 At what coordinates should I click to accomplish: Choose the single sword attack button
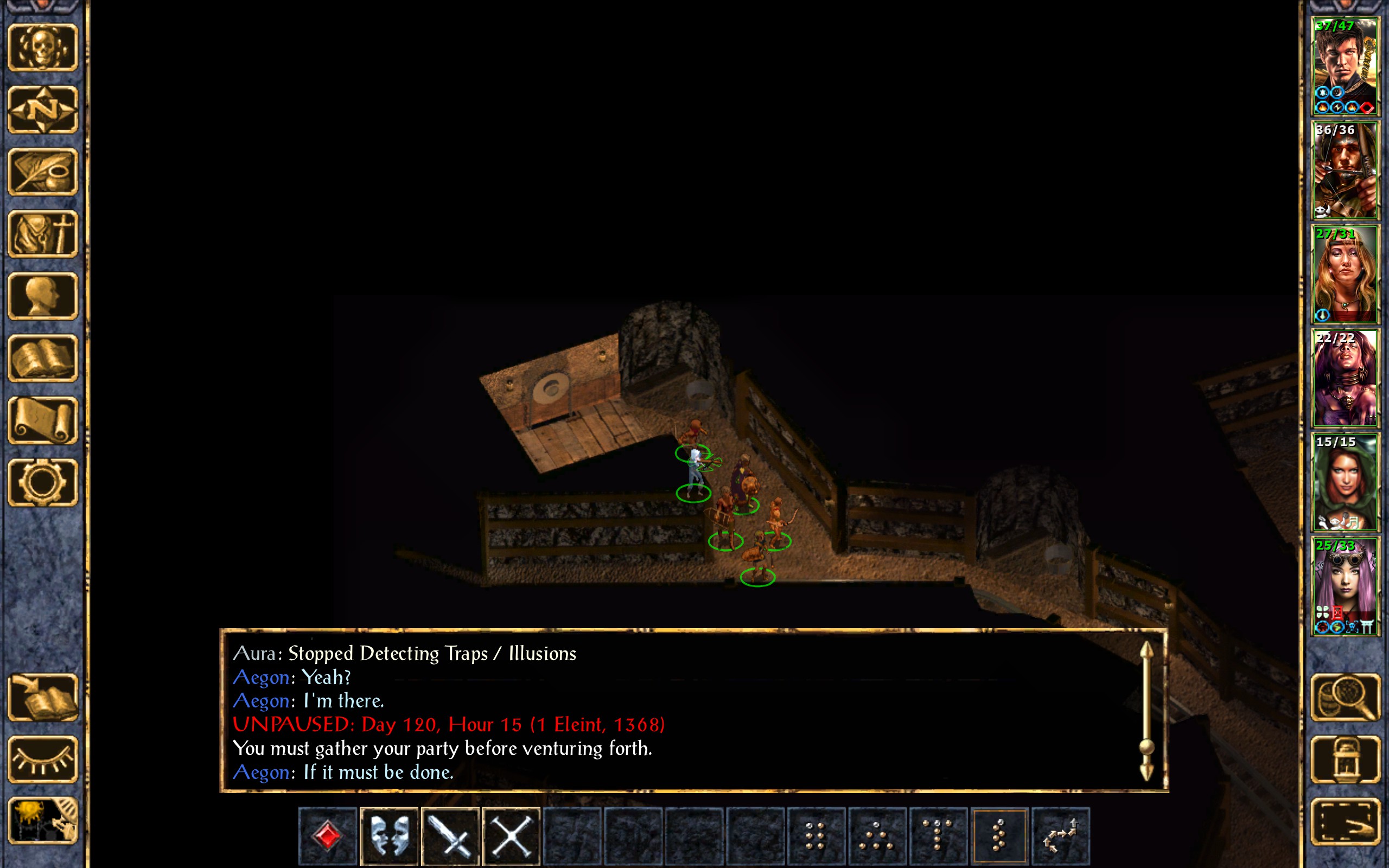(450, 835)
